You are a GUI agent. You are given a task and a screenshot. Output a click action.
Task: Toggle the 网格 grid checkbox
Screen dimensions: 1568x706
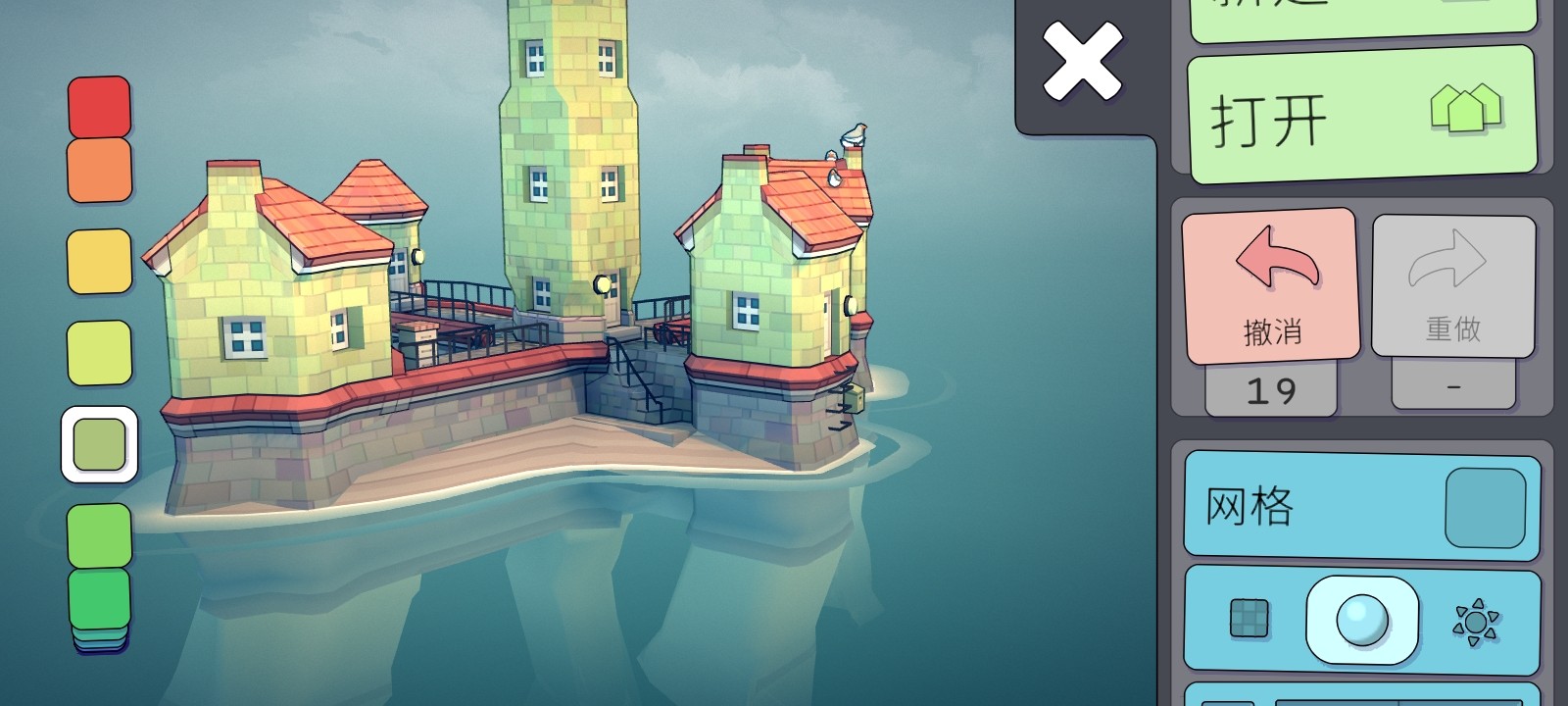tap(1485, 507)
